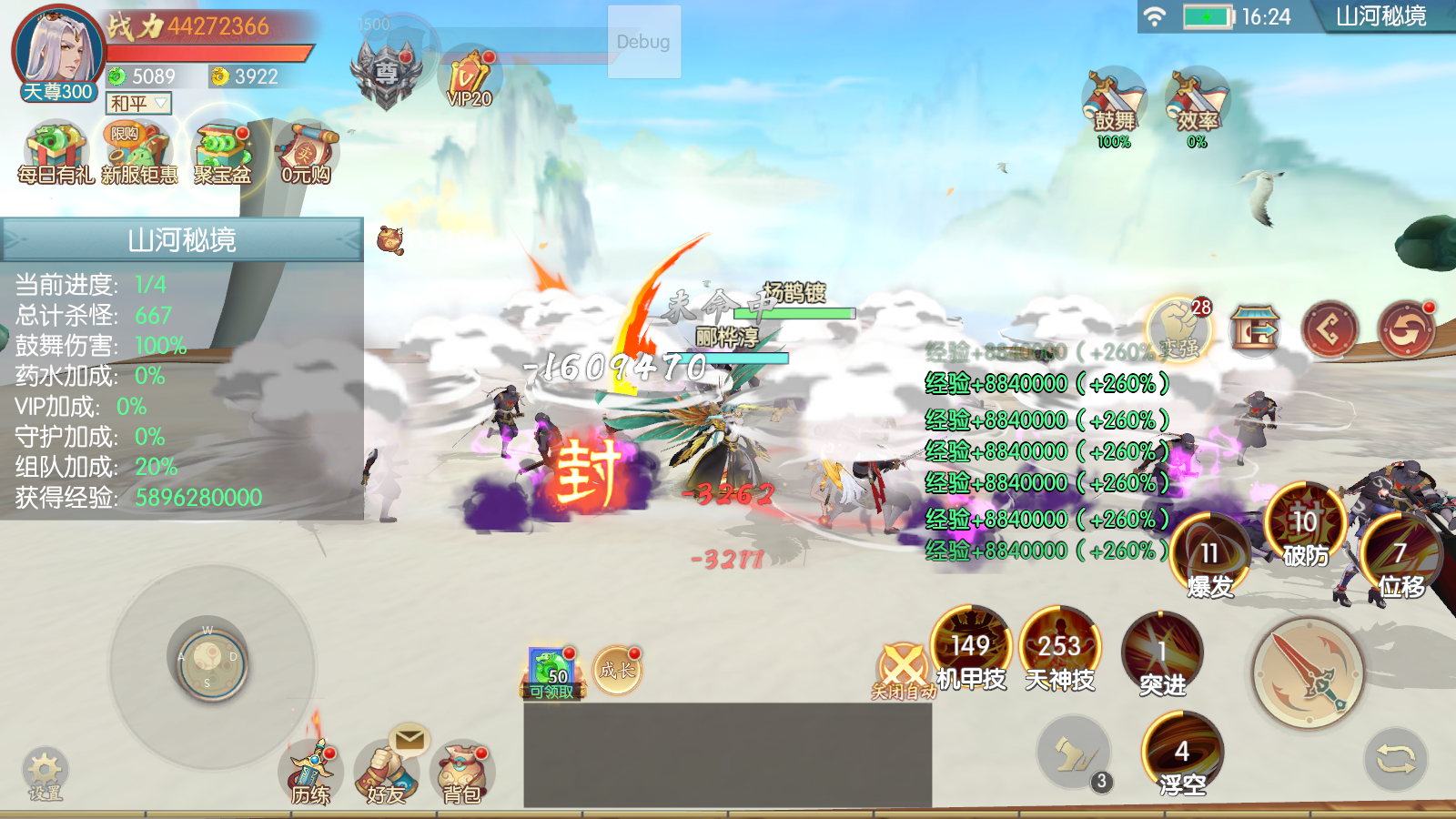The image size is (1456, 819).
Task: Open the 聚宝盆 treasure basin
Action: tap(222, 151)
